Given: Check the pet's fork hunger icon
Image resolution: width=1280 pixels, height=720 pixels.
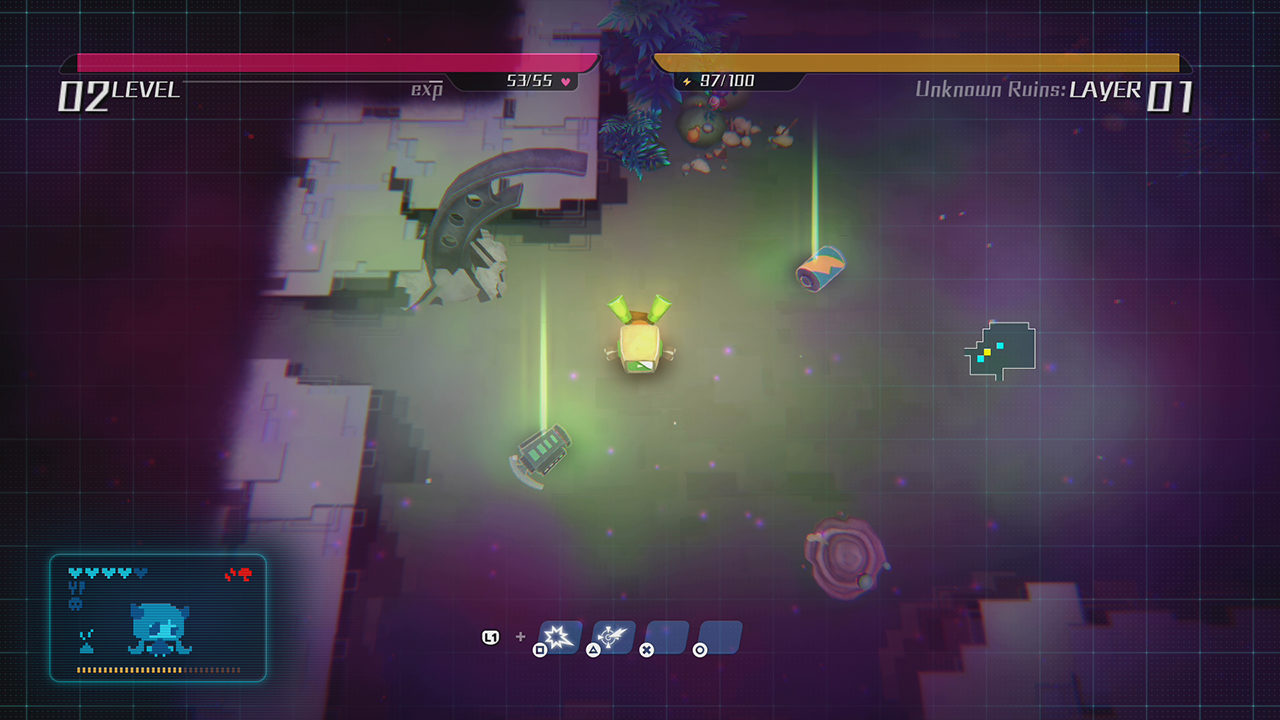Looking at the screenshot, I should [76, 589].
